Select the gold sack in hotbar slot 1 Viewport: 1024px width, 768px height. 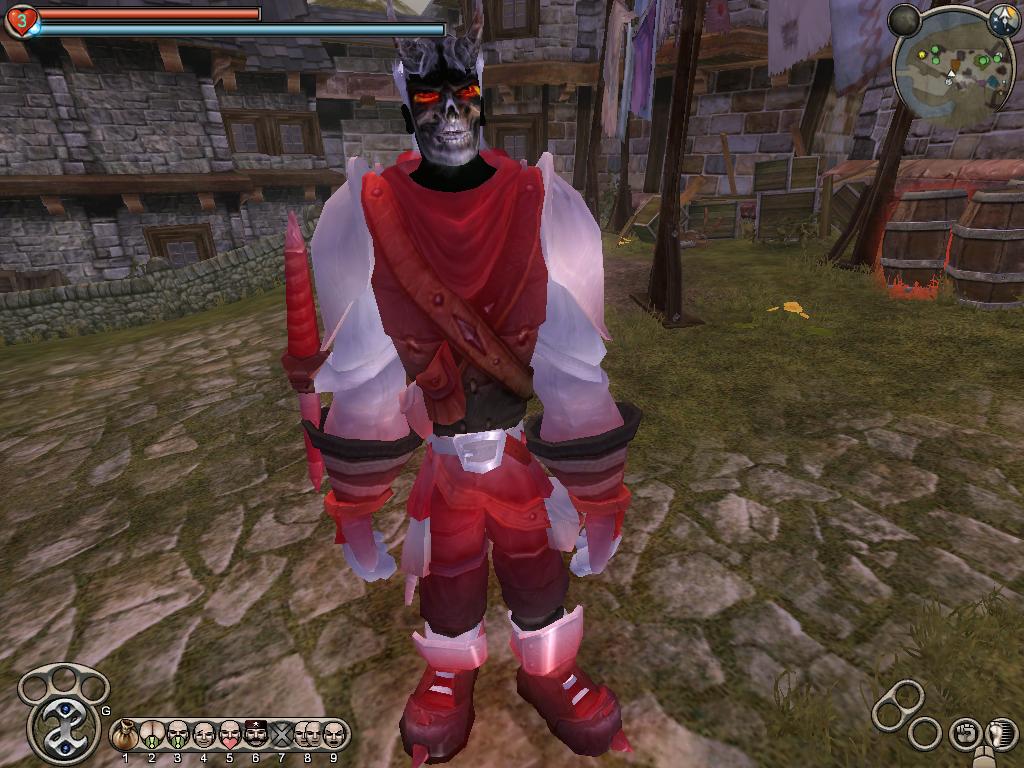pyautogui.click(x=125, y=735)
